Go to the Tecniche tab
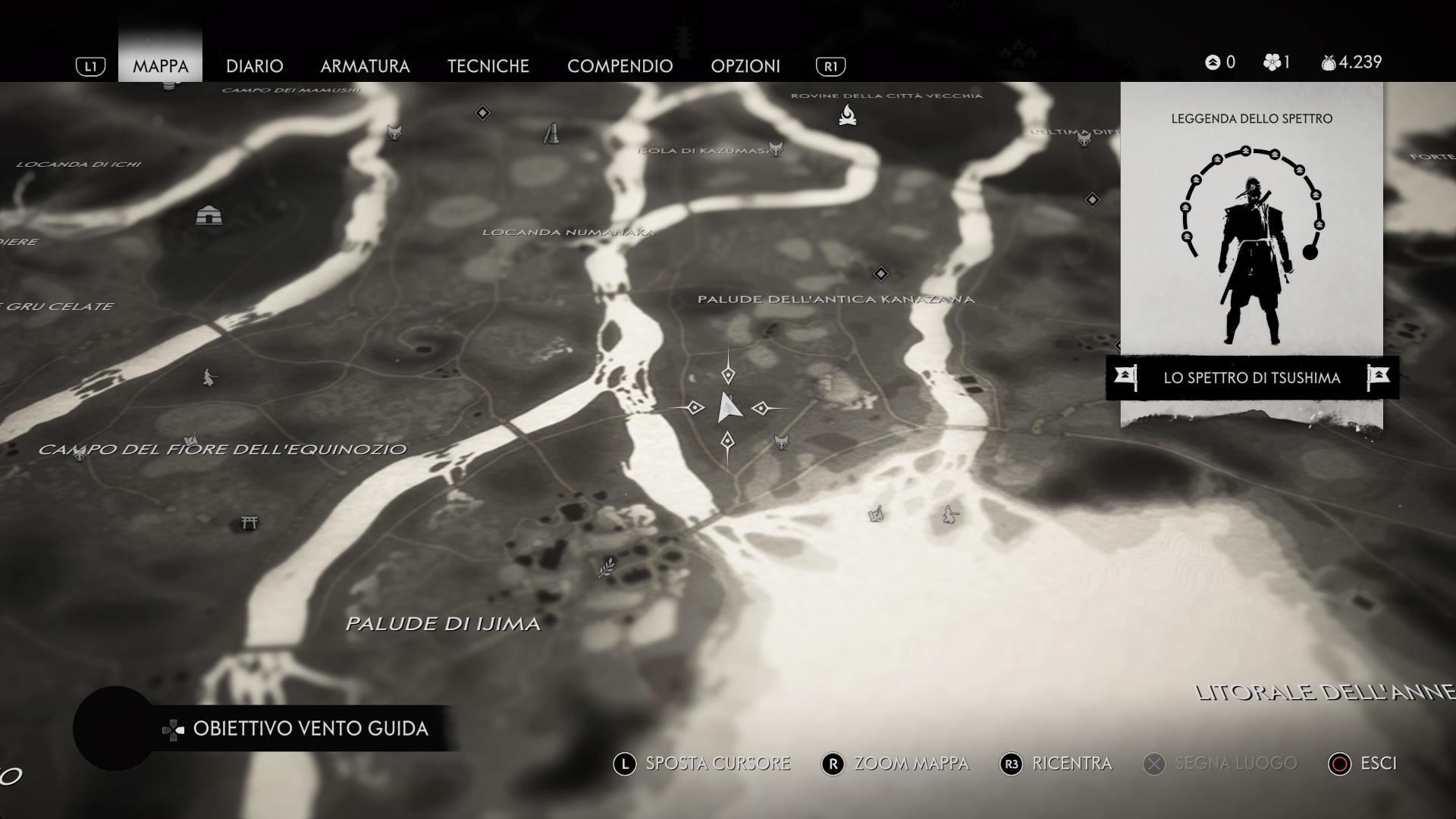The width and height of the screenshot is (1456, 819). [488, 66]
